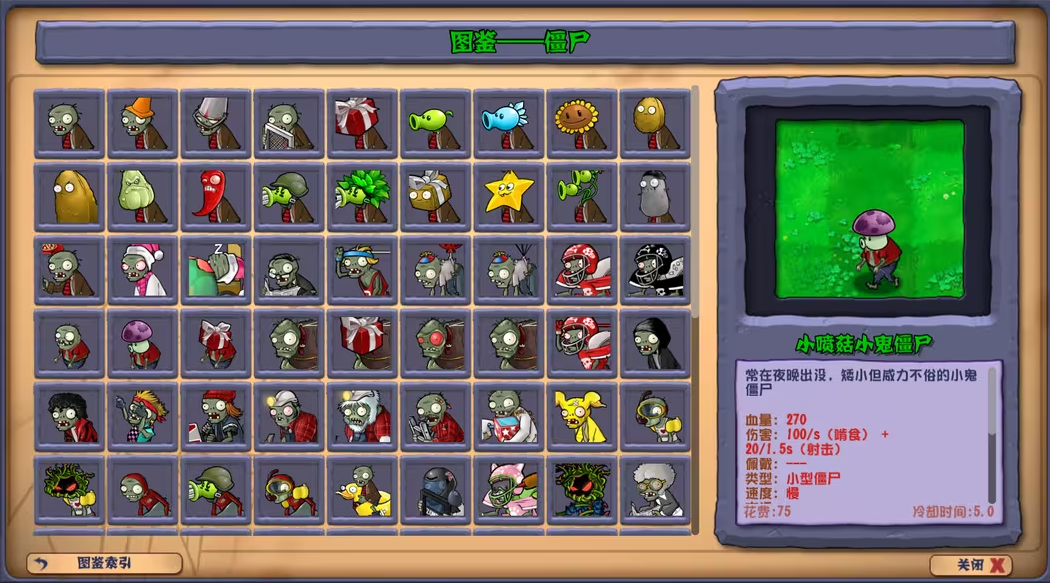1050x583 pixels.
Task: Pick the red jalapeno zombie card
Action: click(216, 197)
